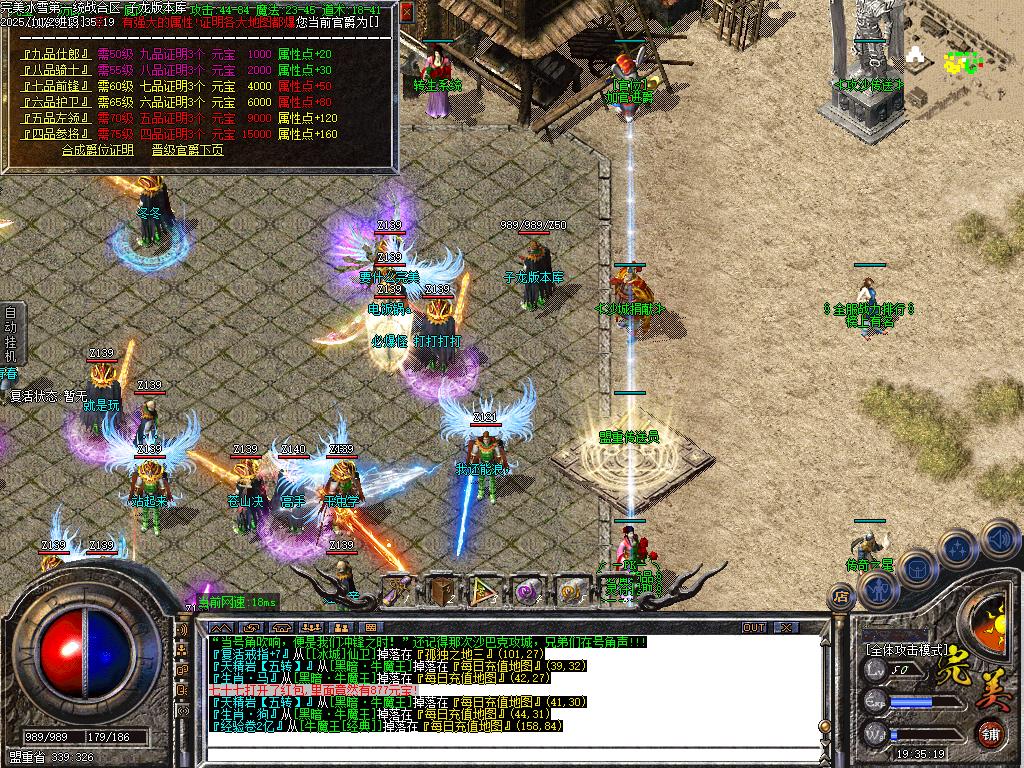Pick the 七品前锋 rank entry
The image size is (1024, 768).
click(x=56, y=86)
